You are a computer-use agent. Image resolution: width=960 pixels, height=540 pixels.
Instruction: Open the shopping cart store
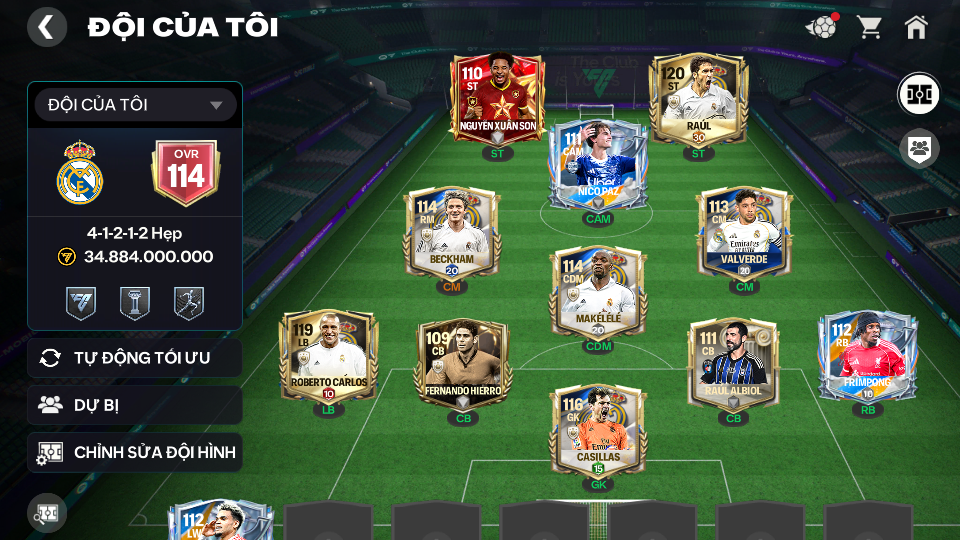869,27
